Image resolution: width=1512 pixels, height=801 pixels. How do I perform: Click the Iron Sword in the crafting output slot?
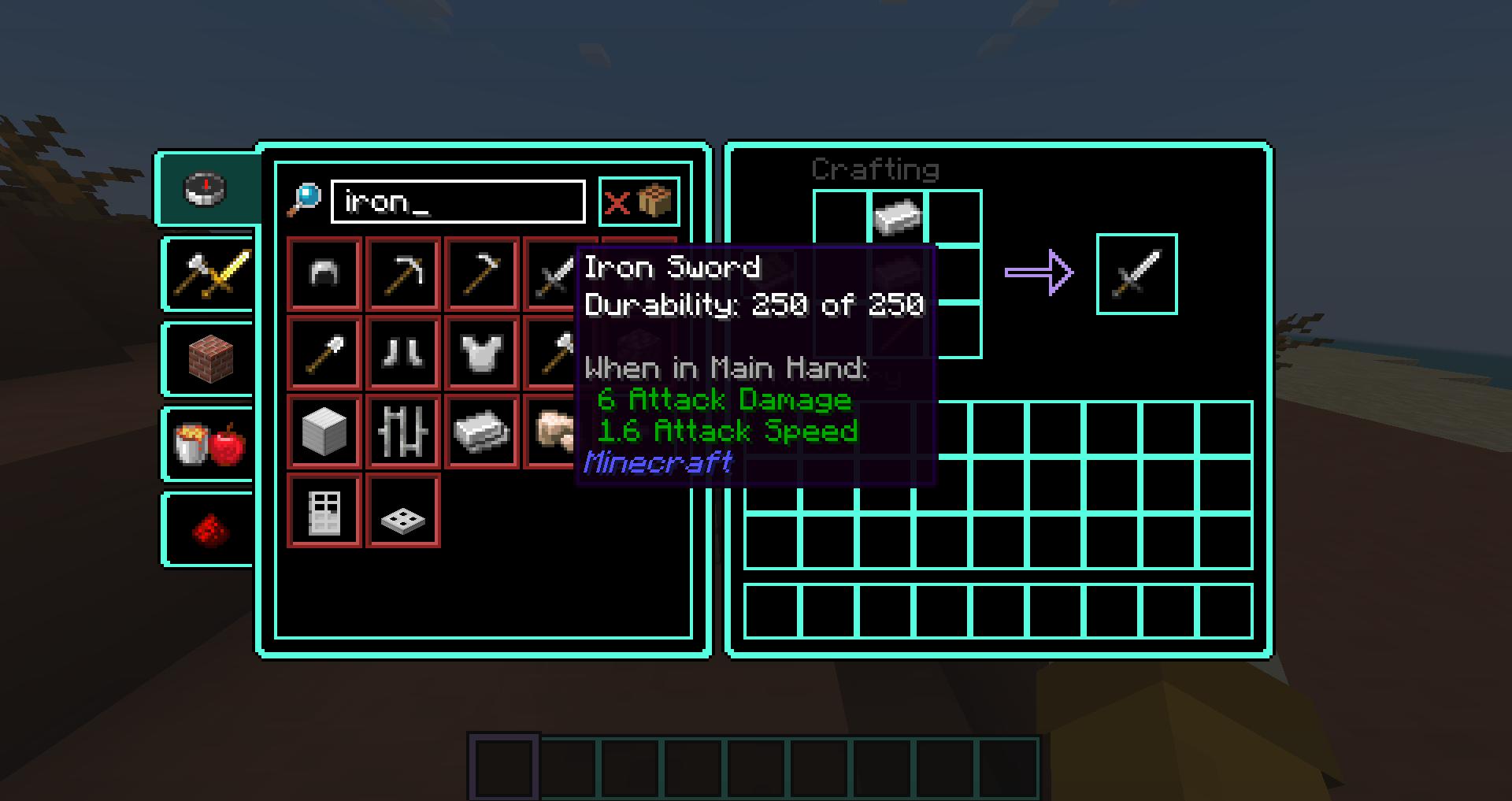(1136, 273)
